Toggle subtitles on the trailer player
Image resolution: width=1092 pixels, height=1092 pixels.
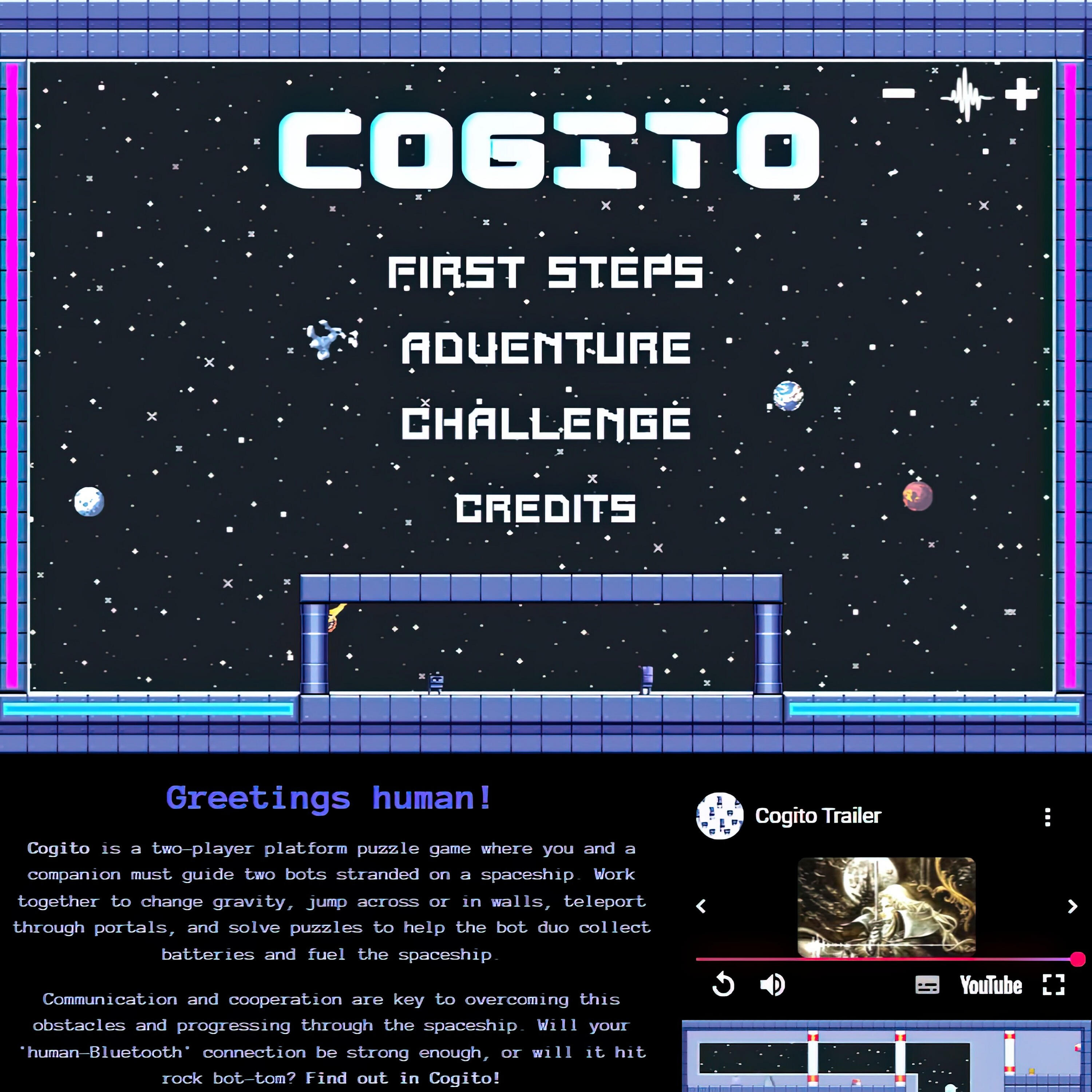(x=927, y=985)
